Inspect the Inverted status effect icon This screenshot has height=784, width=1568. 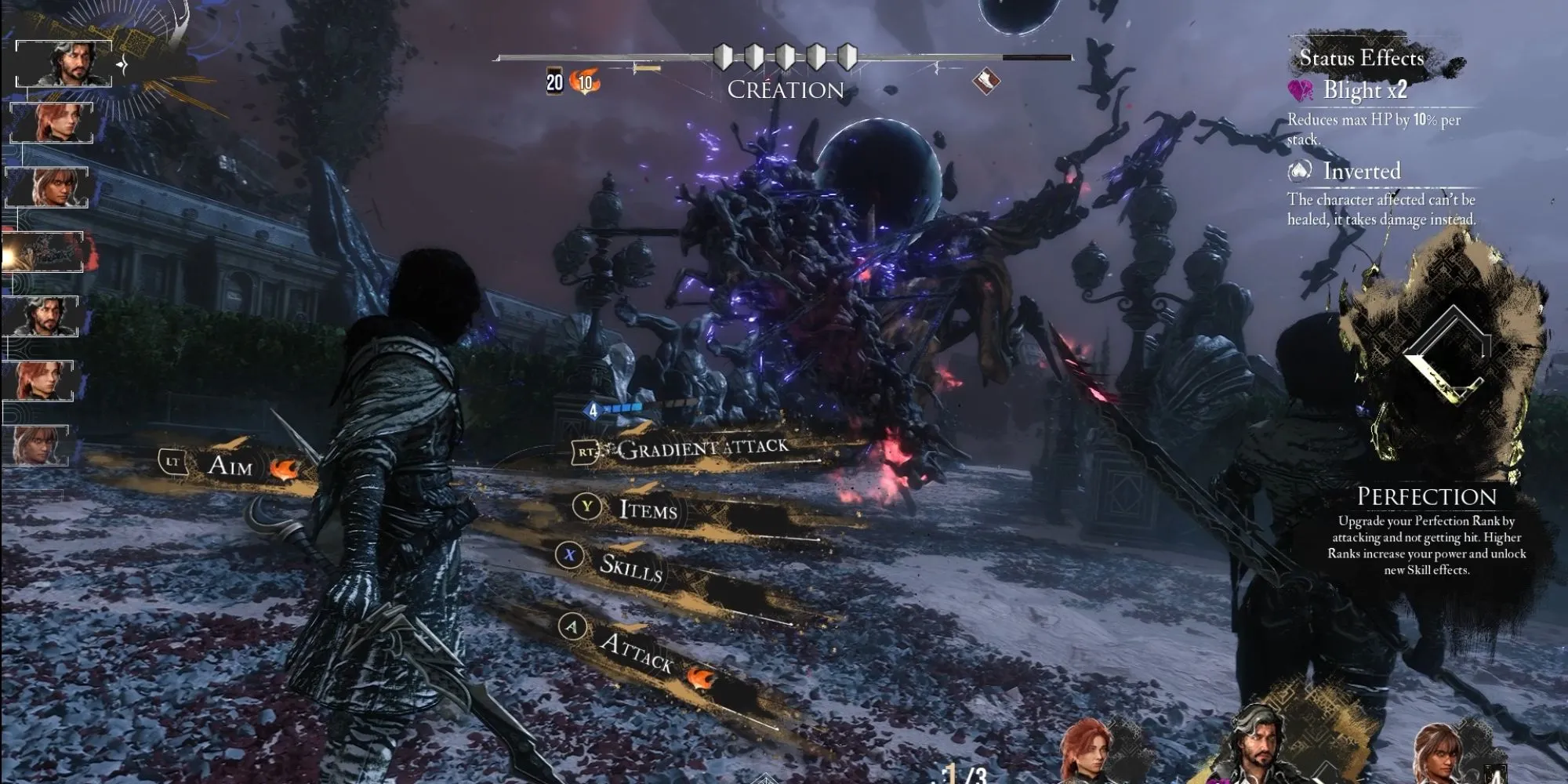click(1300, 170)
